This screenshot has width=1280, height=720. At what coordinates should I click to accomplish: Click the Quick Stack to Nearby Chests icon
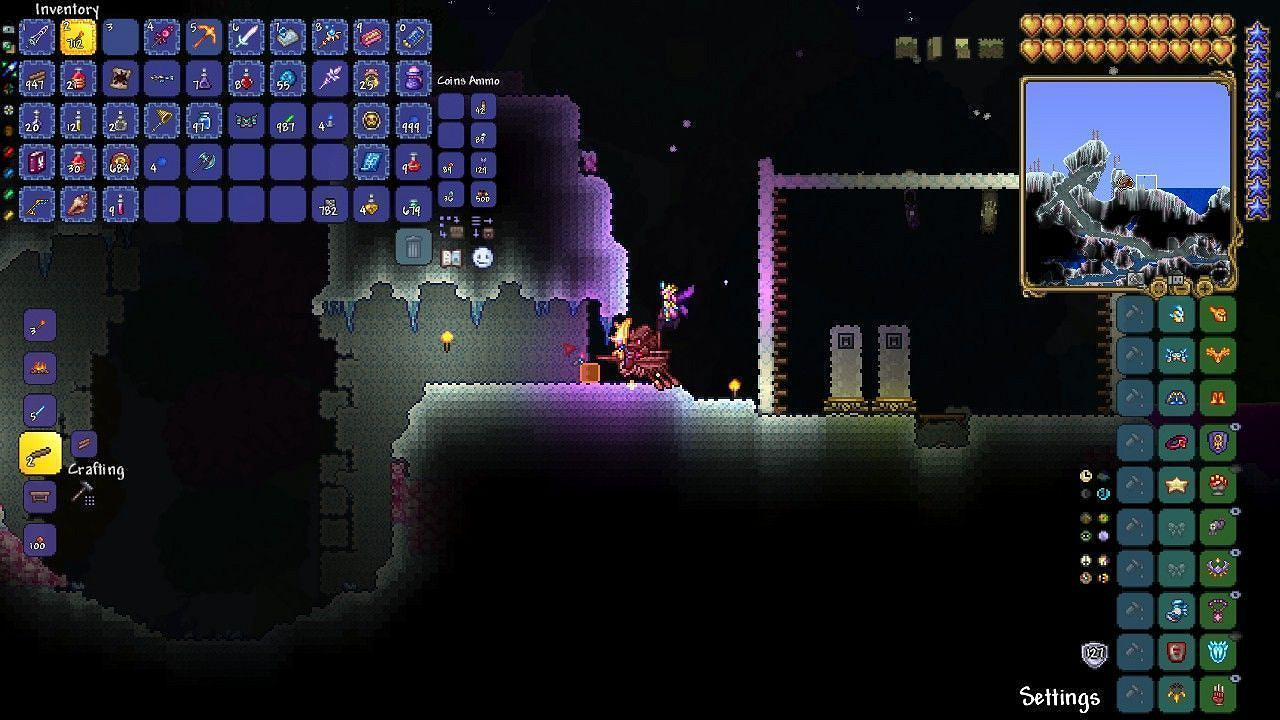tap(452, 228)
